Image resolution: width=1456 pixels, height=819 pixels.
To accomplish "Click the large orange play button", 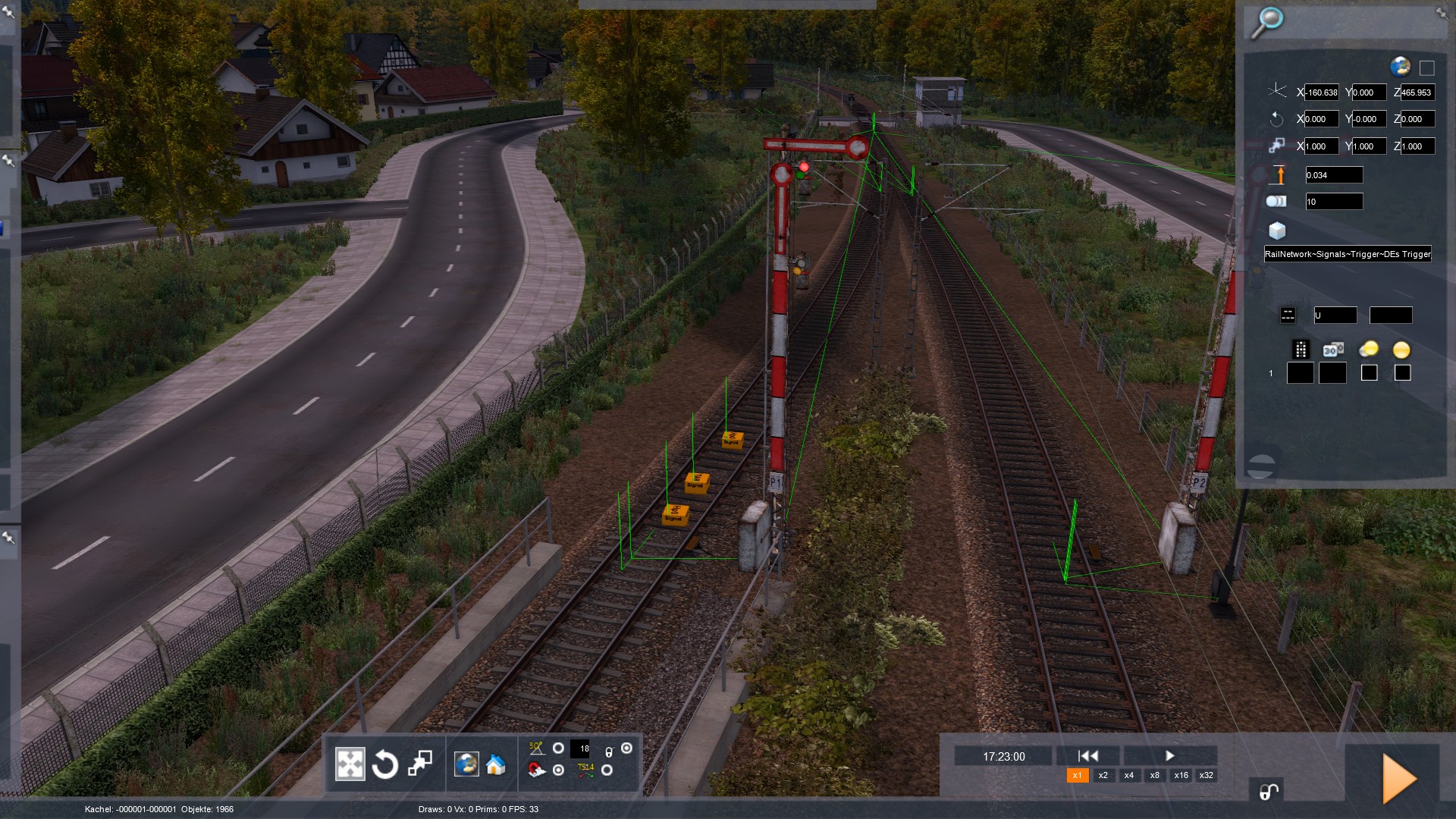I will (1399, 778).
